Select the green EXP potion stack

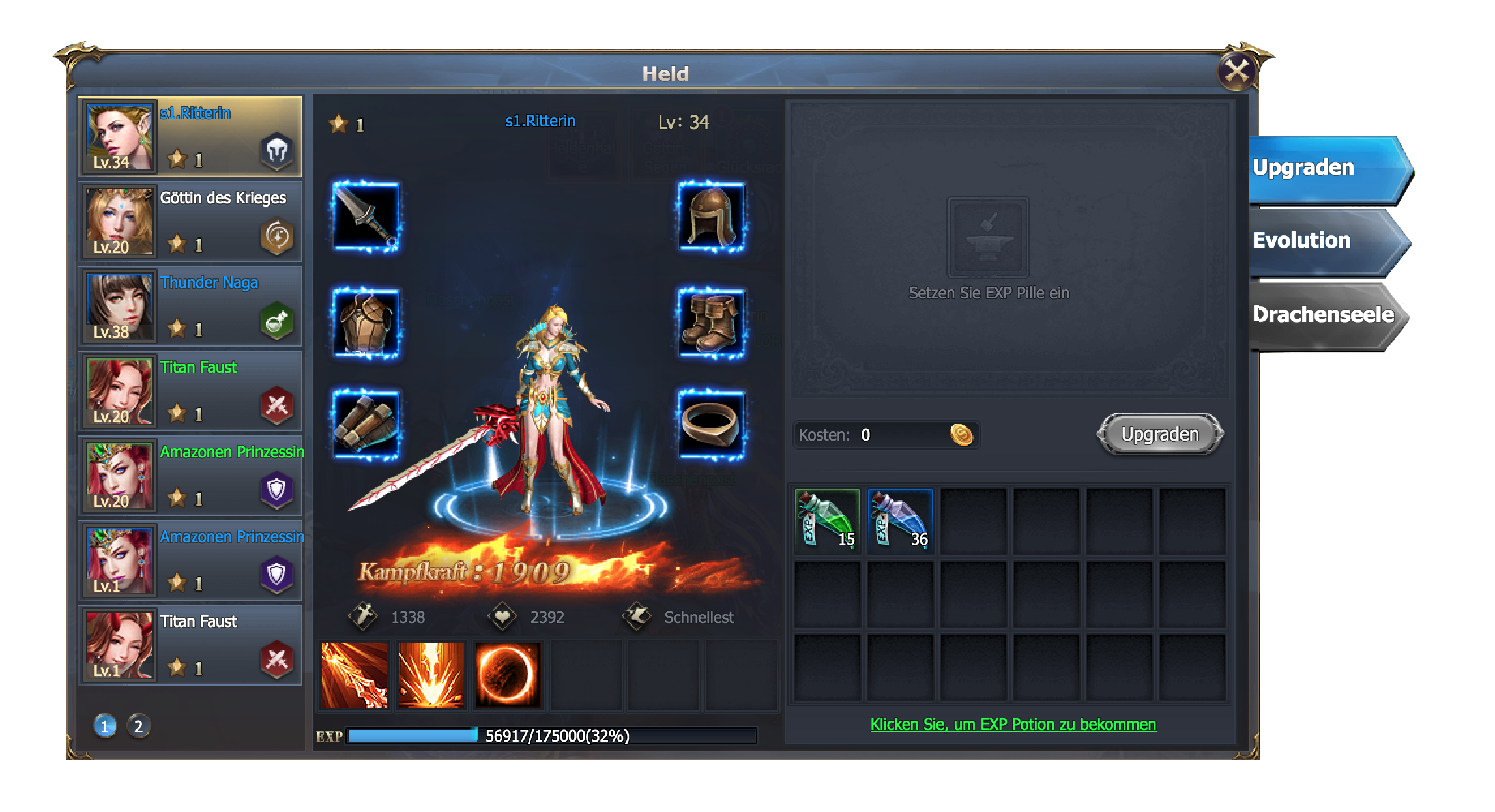point(828,521)
